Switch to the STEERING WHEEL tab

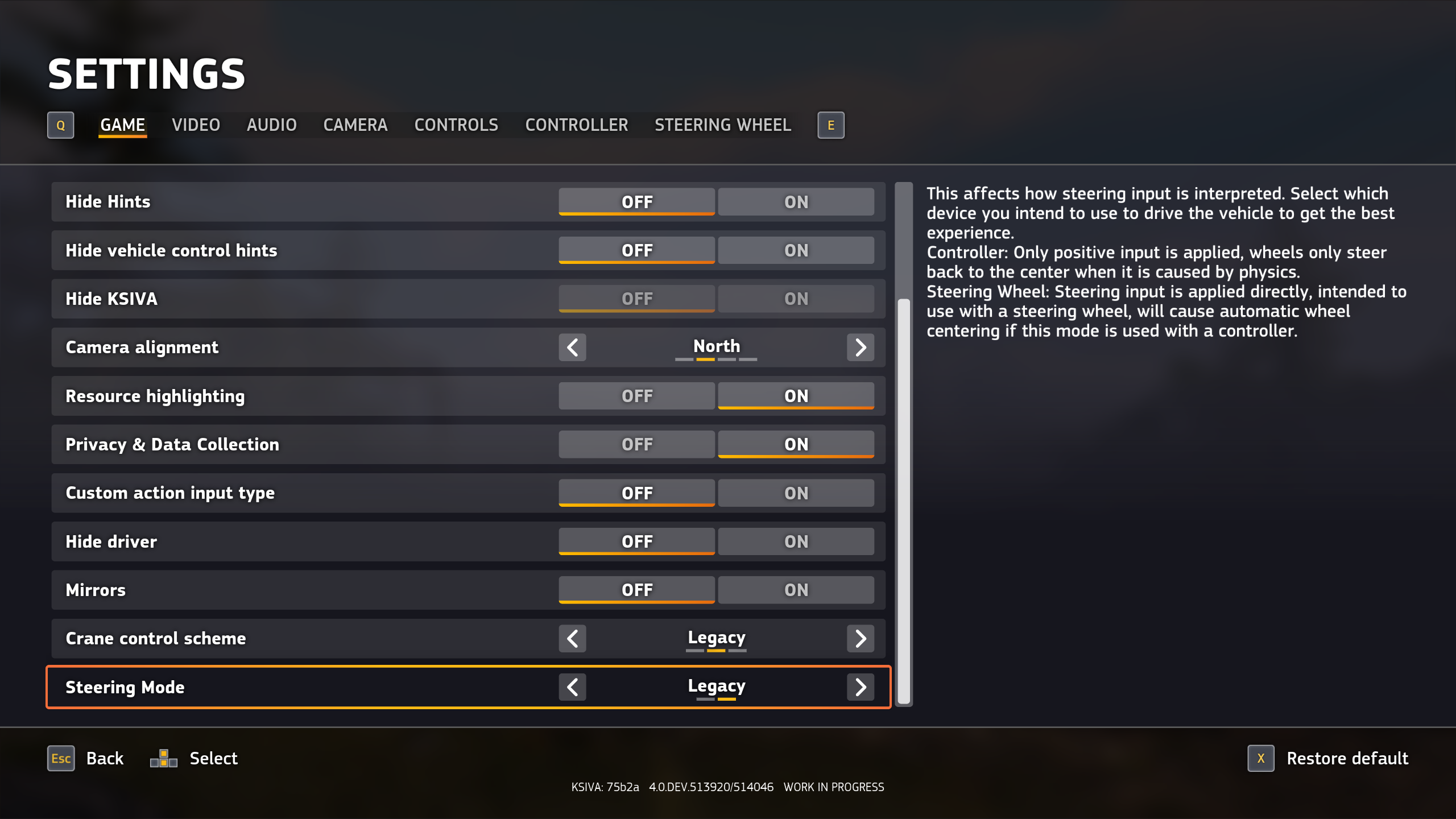[x=722, y=125]
